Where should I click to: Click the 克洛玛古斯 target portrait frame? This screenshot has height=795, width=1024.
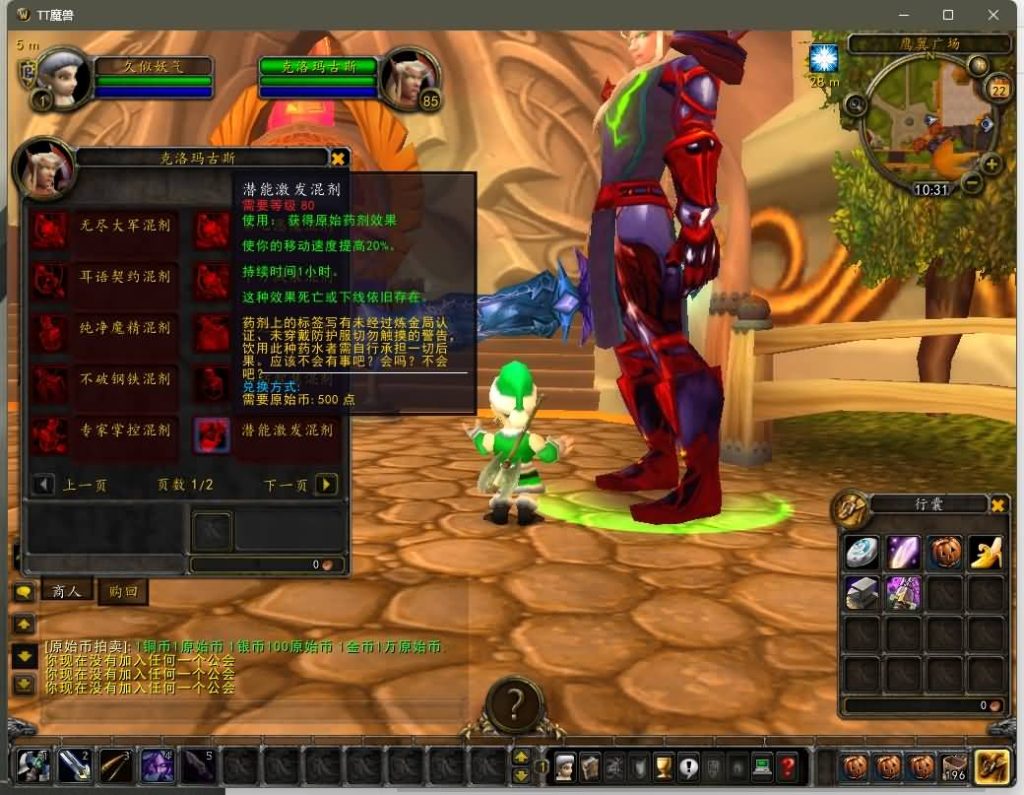[411, 78]
